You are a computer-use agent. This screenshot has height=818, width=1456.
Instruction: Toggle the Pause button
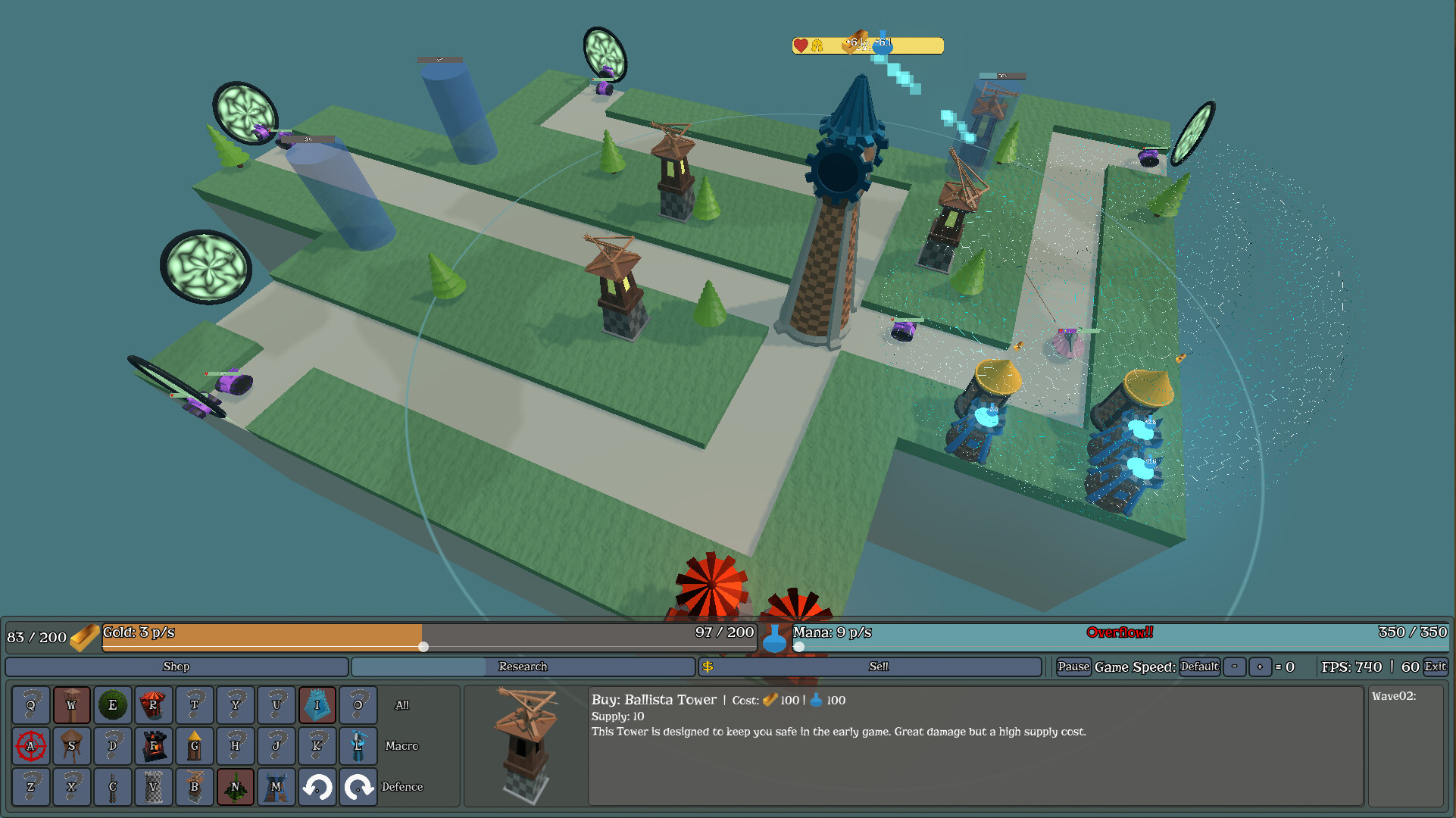(x=1073, y=667)
